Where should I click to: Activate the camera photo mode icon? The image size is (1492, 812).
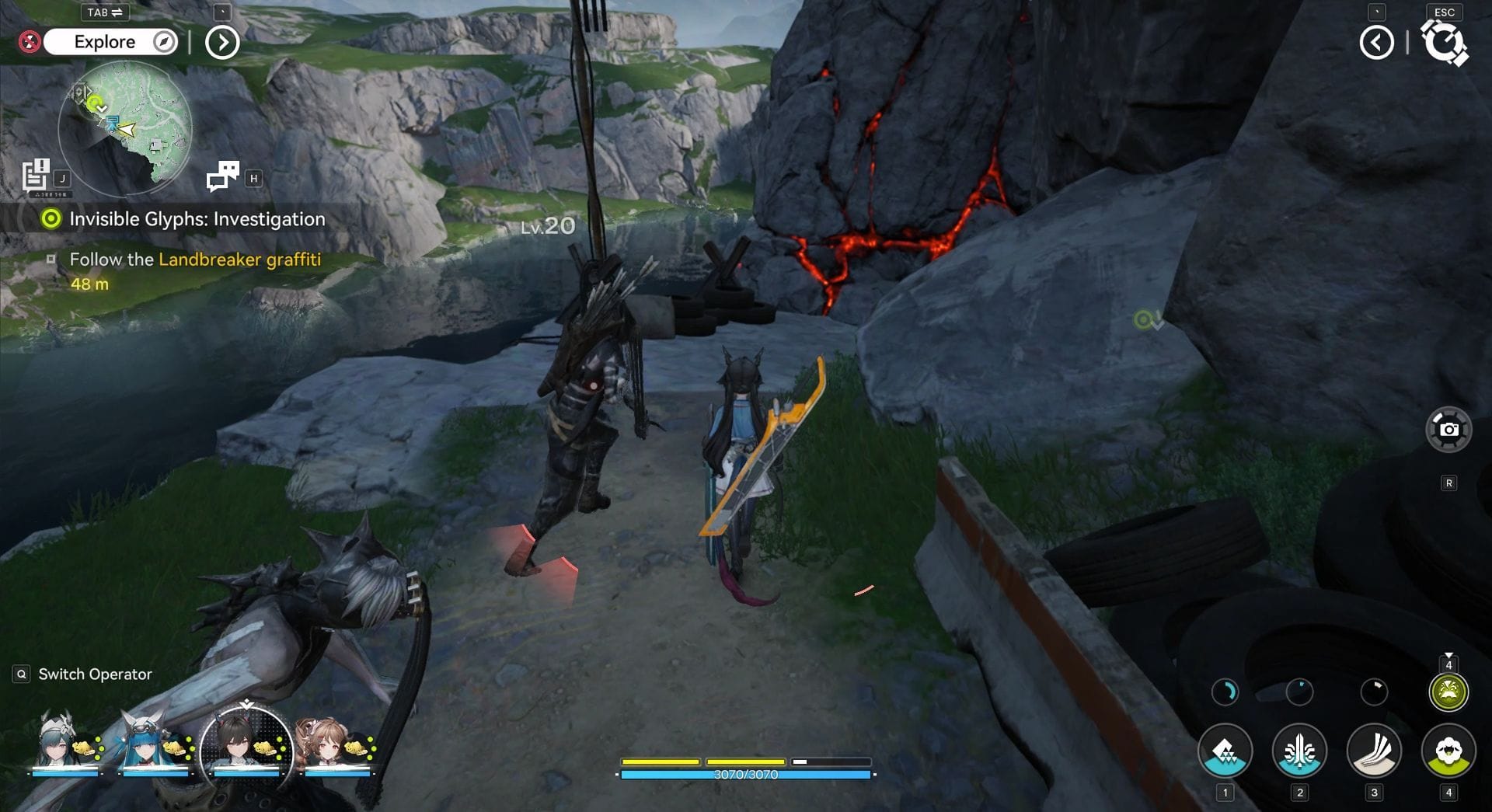coord(1448,429)
